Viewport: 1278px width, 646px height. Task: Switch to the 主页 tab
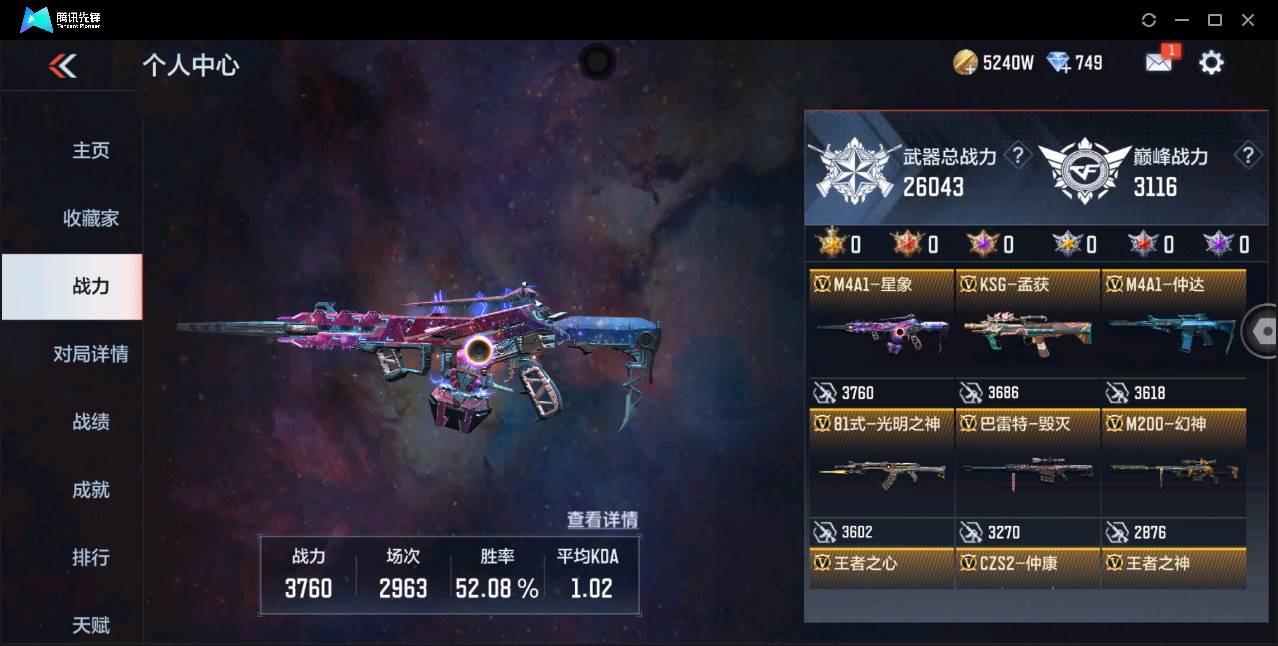pyautogui.click(x=90, y=150)
